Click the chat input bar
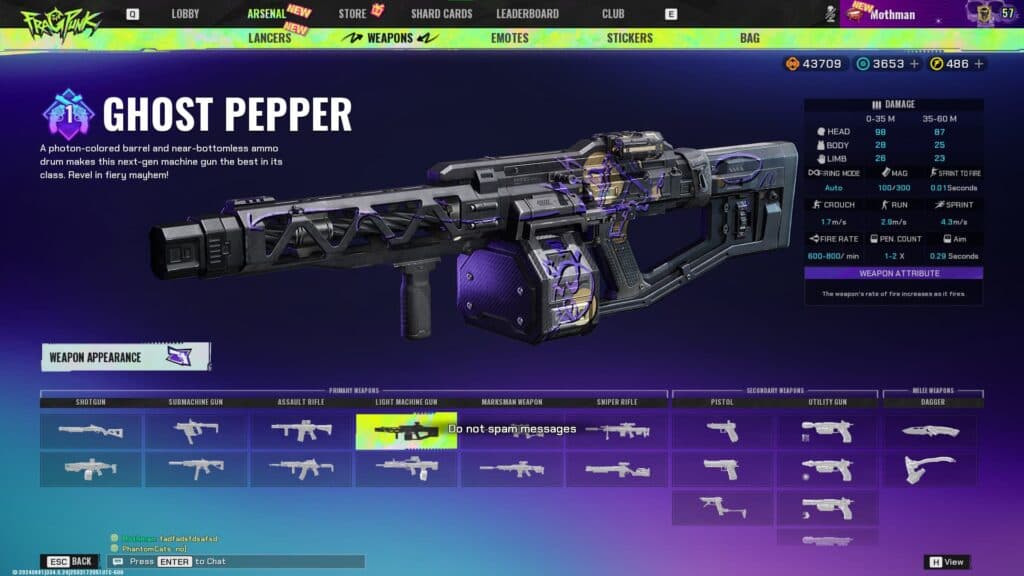Screen dimensions: 1024x576 click(x=240, y=562)
